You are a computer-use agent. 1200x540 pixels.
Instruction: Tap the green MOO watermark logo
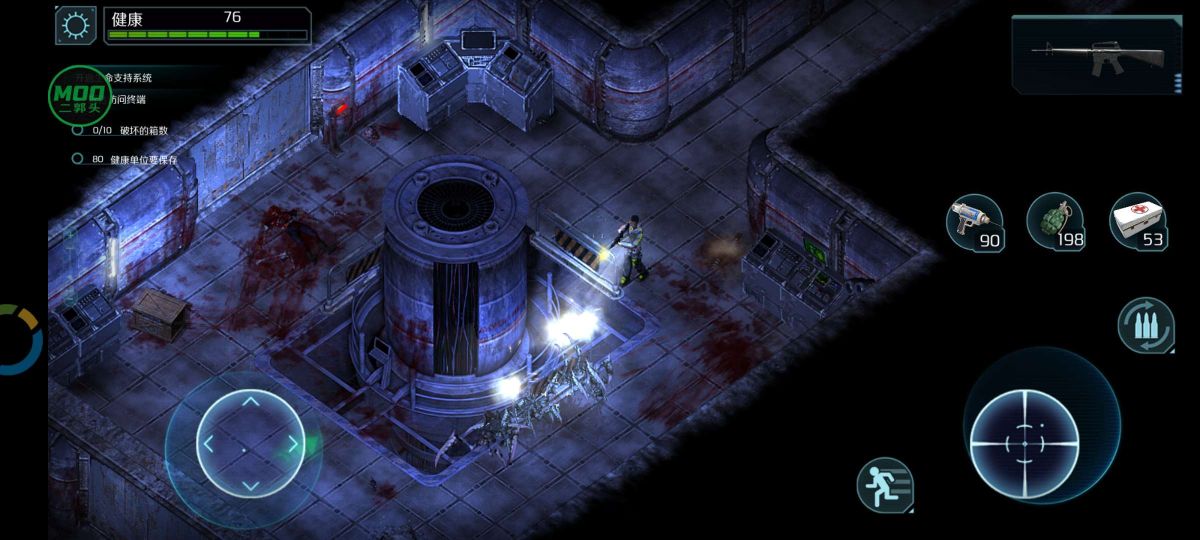point(80,97)
